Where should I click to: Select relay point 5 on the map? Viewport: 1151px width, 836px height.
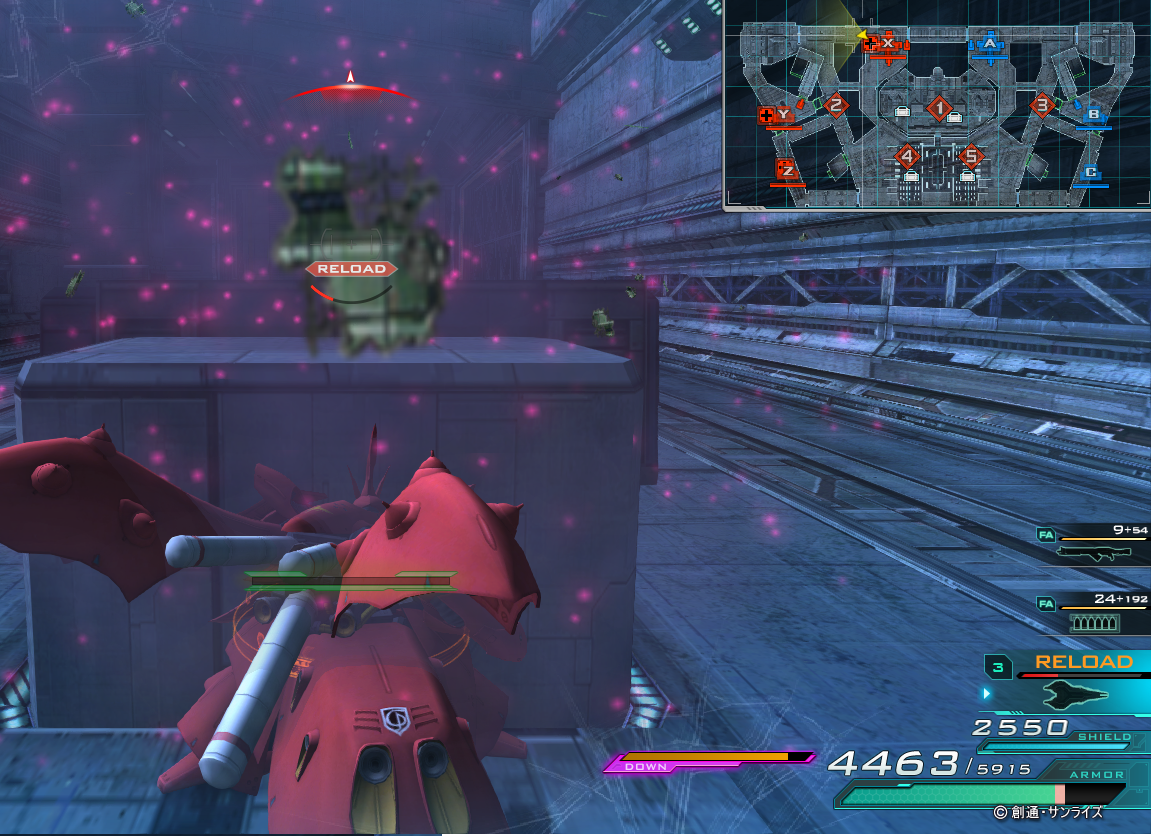click(969, 156)
